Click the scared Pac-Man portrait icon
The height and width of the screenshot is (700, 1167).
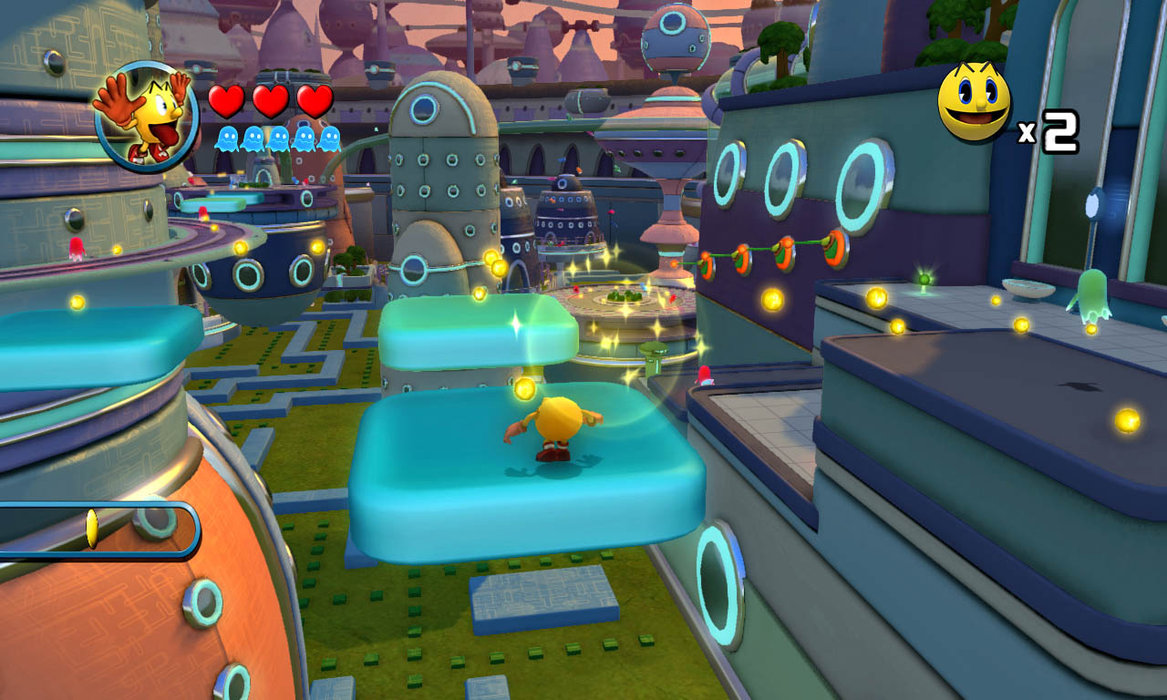point(146,115)
